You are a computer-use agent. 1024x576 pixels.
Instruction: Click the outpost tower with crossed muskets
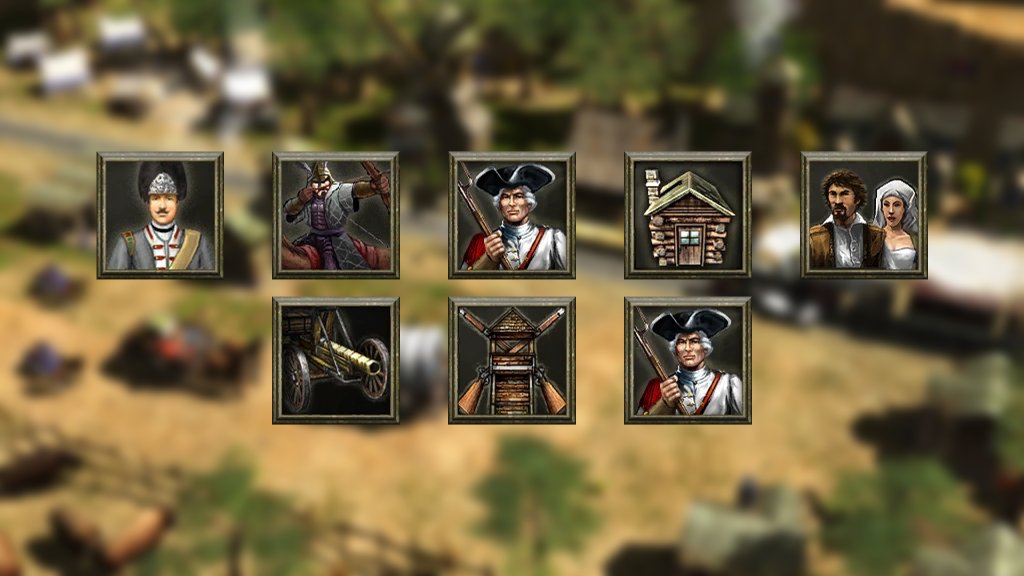pos(512,360)
